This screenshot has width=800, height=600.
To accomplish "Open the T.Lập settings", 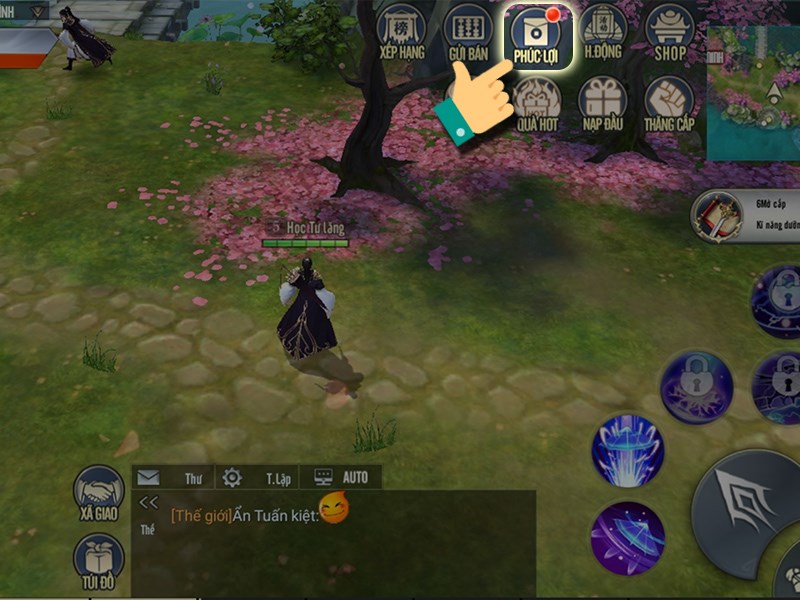I will click(257, 478).
